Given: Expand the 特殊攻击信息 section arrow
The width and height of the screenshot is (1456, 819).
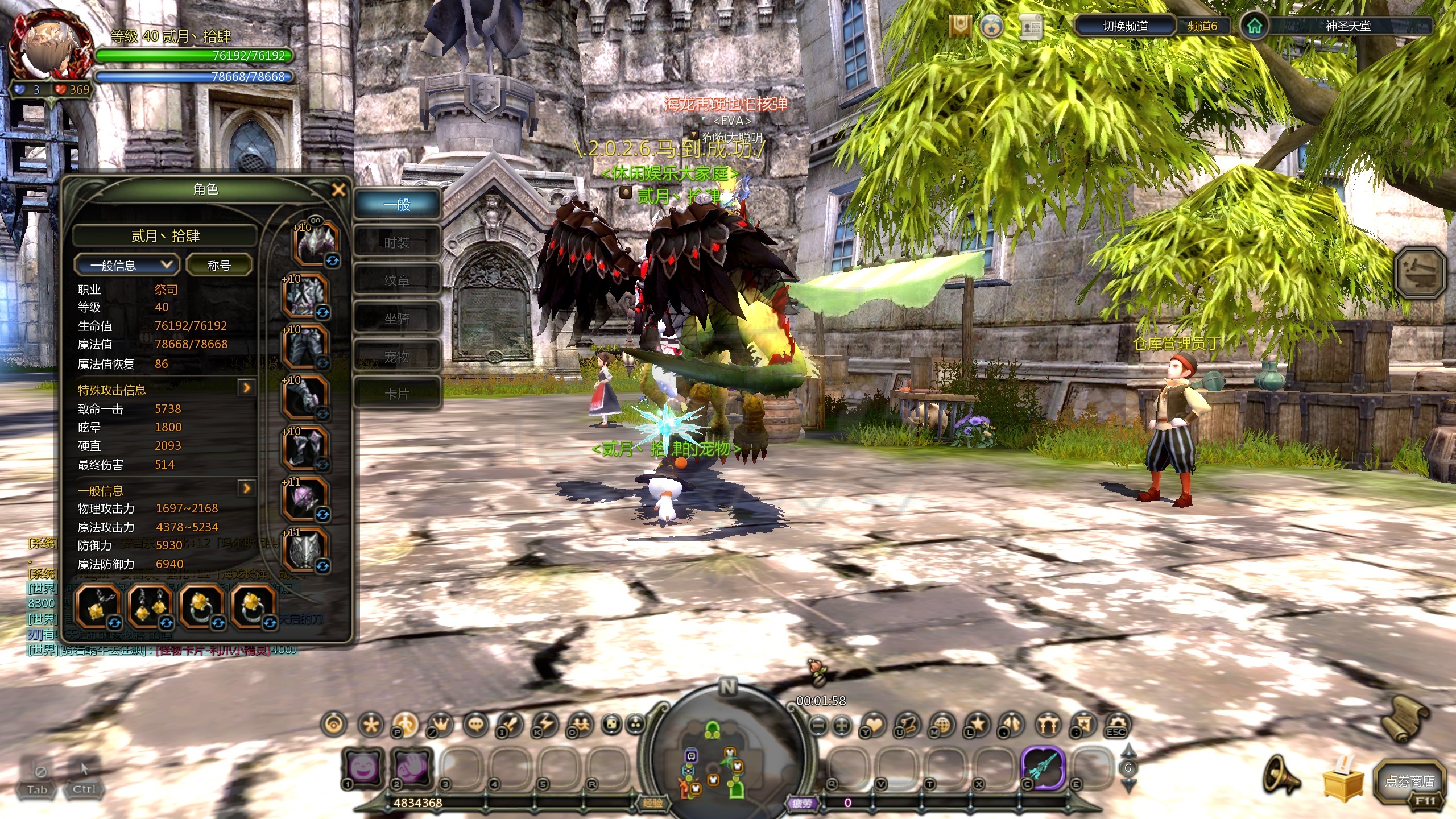Looking at the screenshot, I should click(246, 388).
